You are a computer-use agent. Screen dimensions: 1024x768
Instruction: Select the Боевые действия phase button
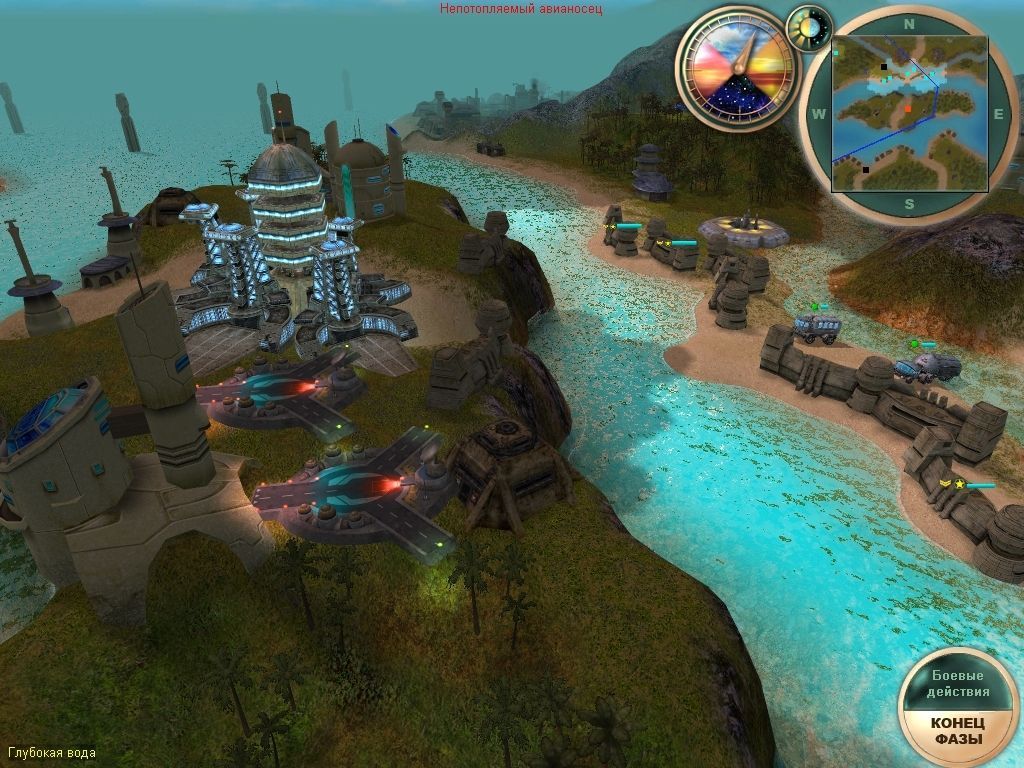point(960,684)
